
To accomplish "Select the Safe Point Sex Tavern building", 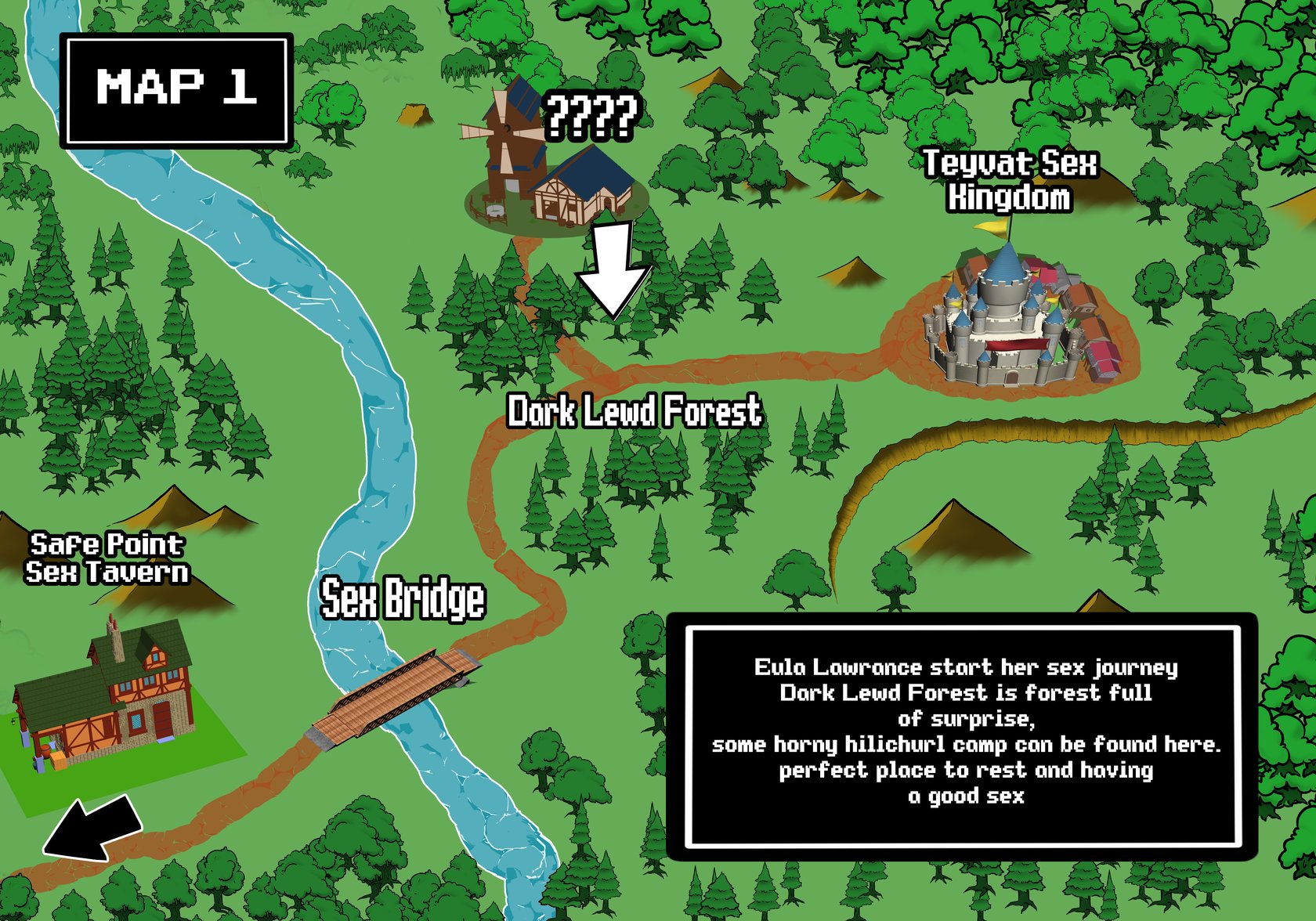I will [x=106, y=697].
